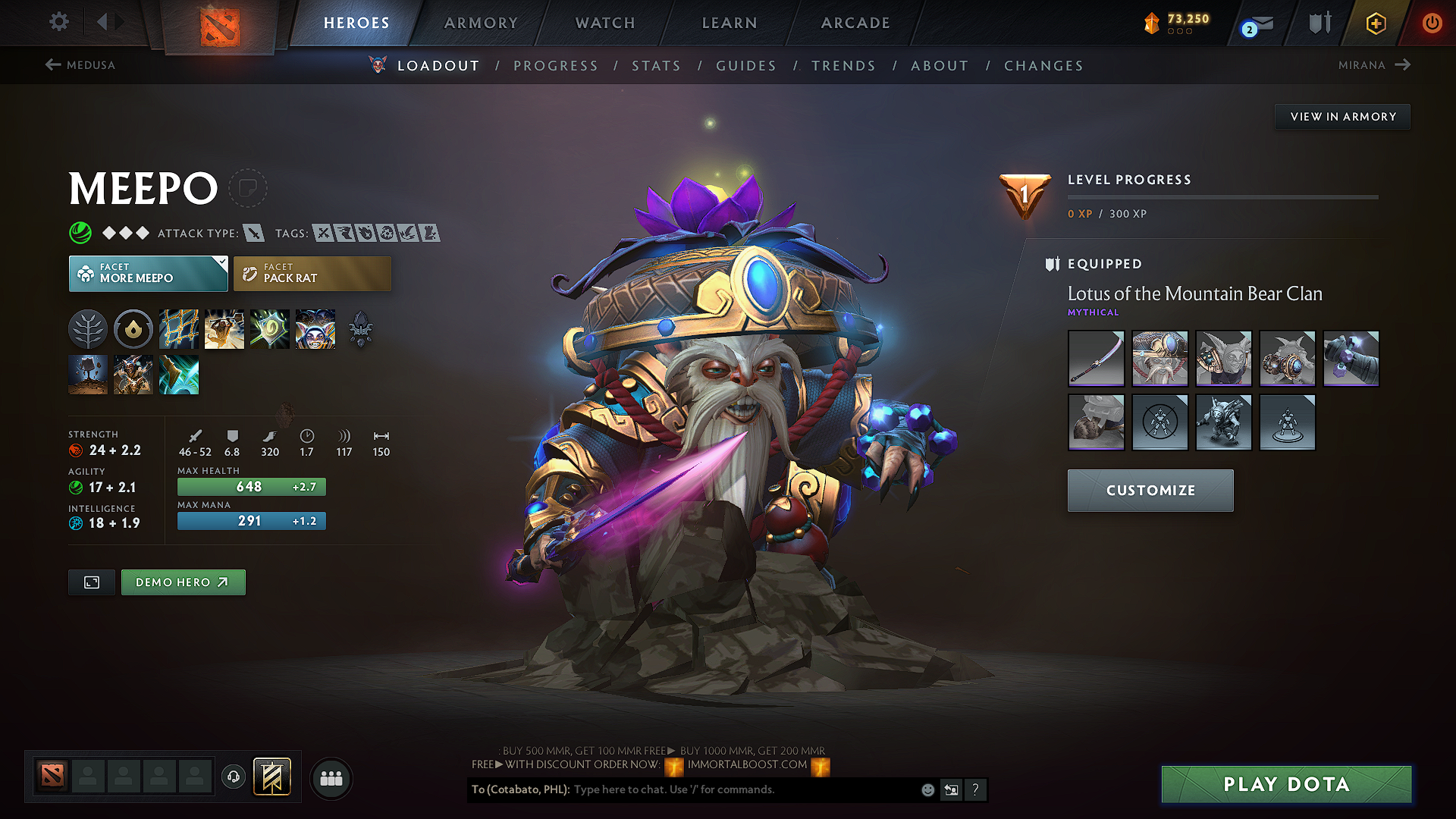Image resolution: width=1456 pixels, height=819 pixels.
Task: Open the voice chat headset icon
Action: point(233,777)
